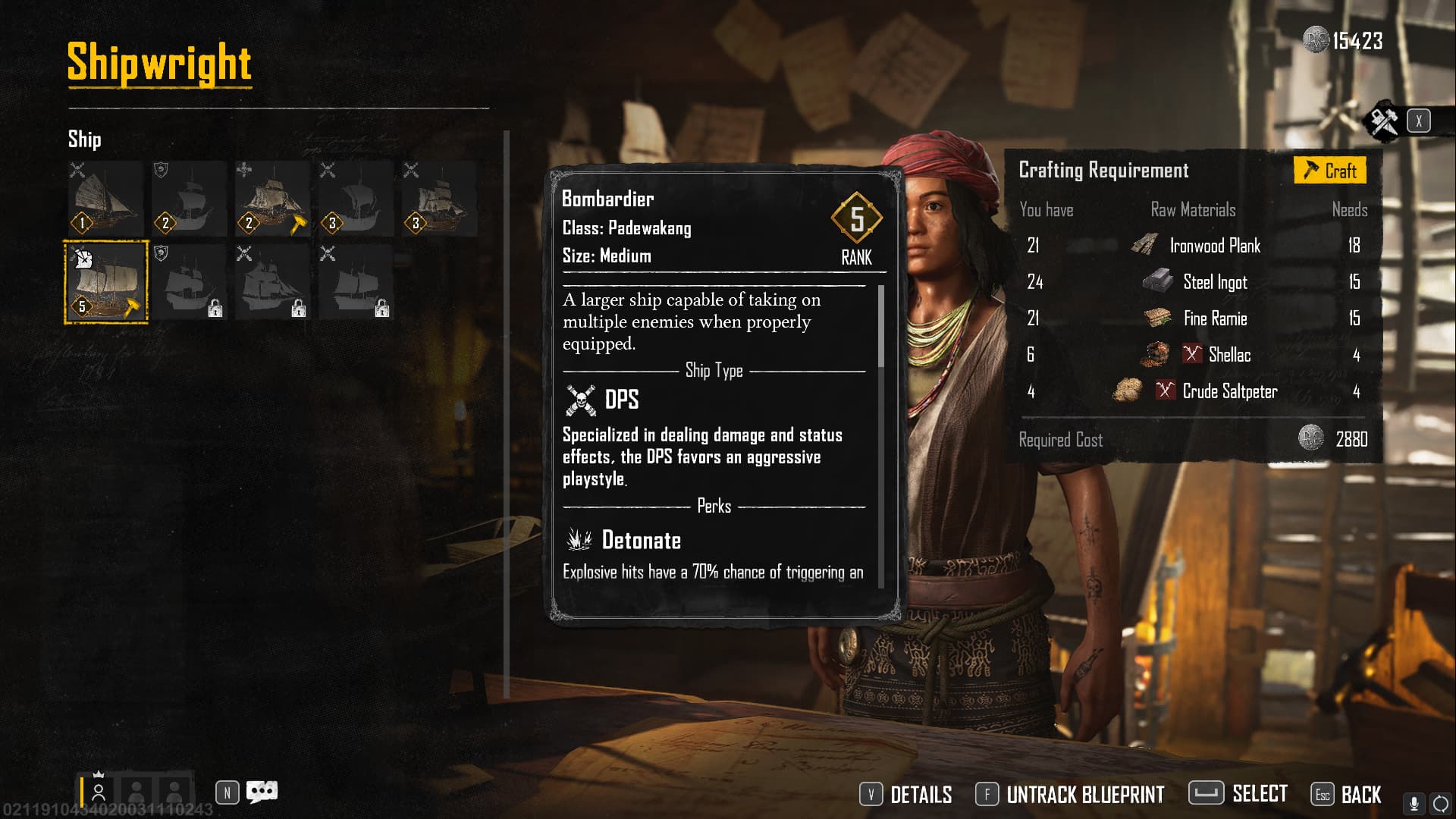This screenshot has height=819, width=1456.
Task: Click the Steel Ingot material row
Action: (1193, 282)
